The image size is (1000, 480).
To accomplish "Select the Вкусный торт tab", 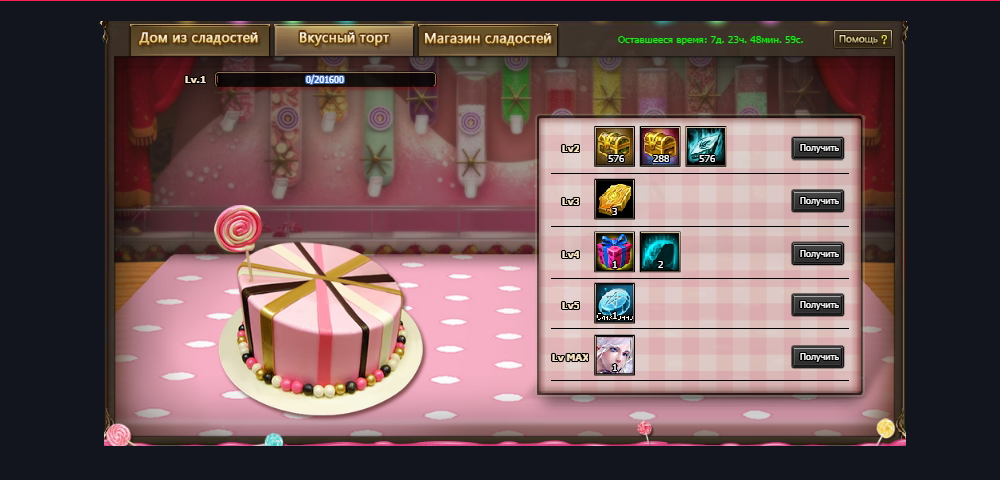I will [344, 40].
